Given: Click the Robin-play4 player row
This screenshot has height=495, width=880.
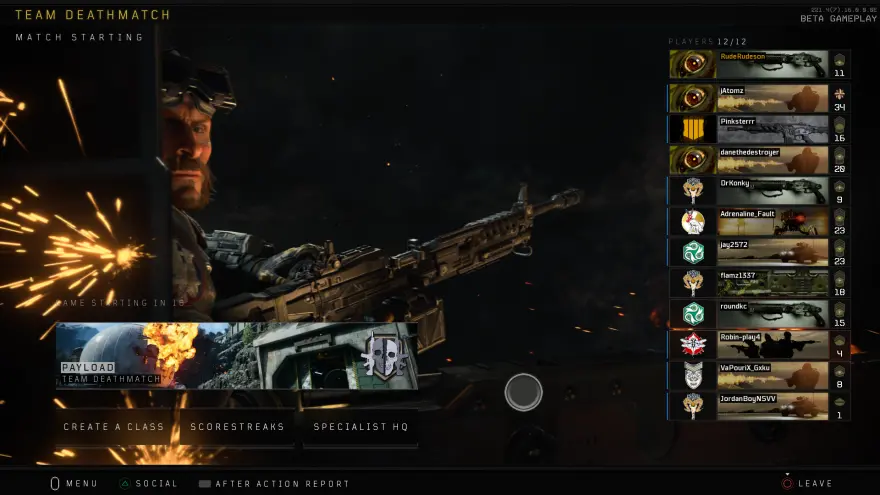Looking at the screenshot, I should coord(759,345).
